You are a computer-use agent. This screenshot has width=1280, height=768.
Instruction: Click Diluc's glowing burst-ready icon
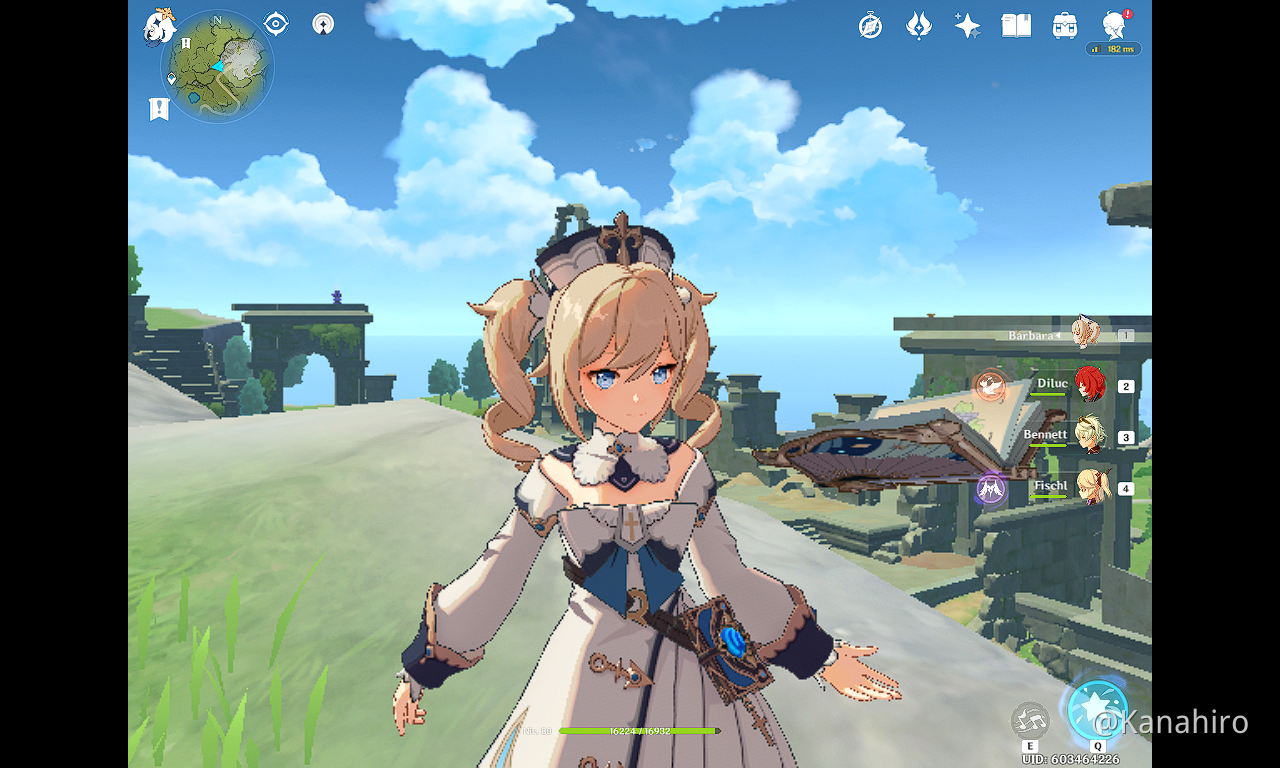(x=989, y=385)
